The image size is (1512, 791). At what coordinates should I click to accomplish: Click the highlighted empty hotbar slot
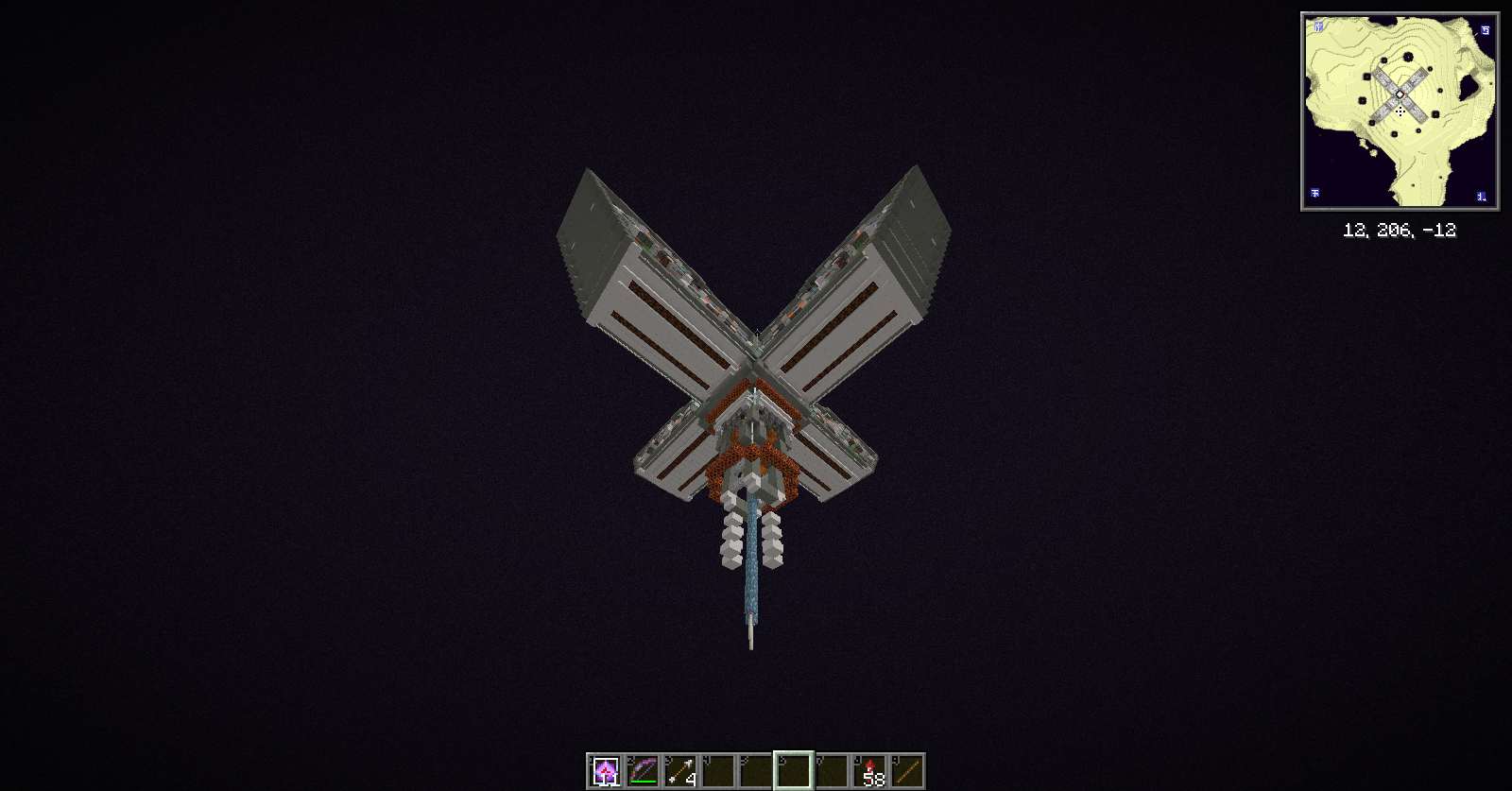point(794,771)
